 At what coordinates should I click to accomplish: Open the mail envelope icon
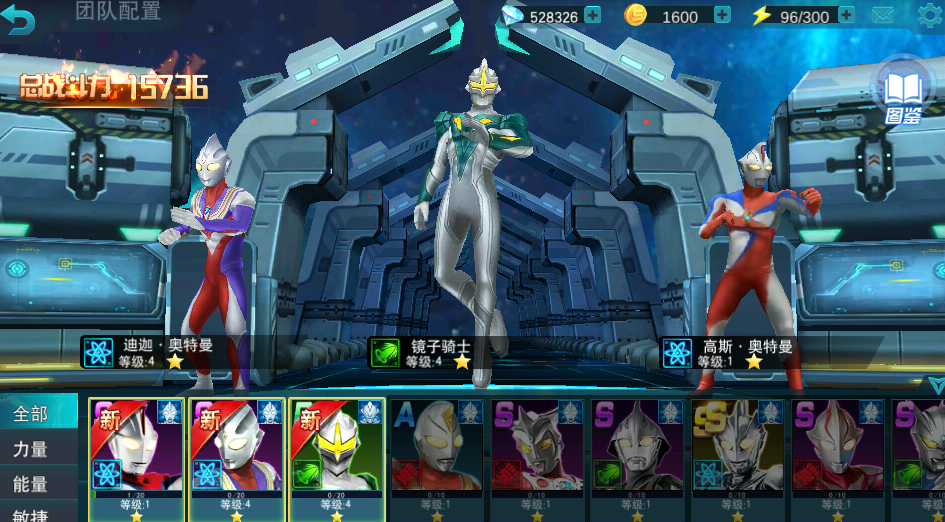click(x=882, y=15)
